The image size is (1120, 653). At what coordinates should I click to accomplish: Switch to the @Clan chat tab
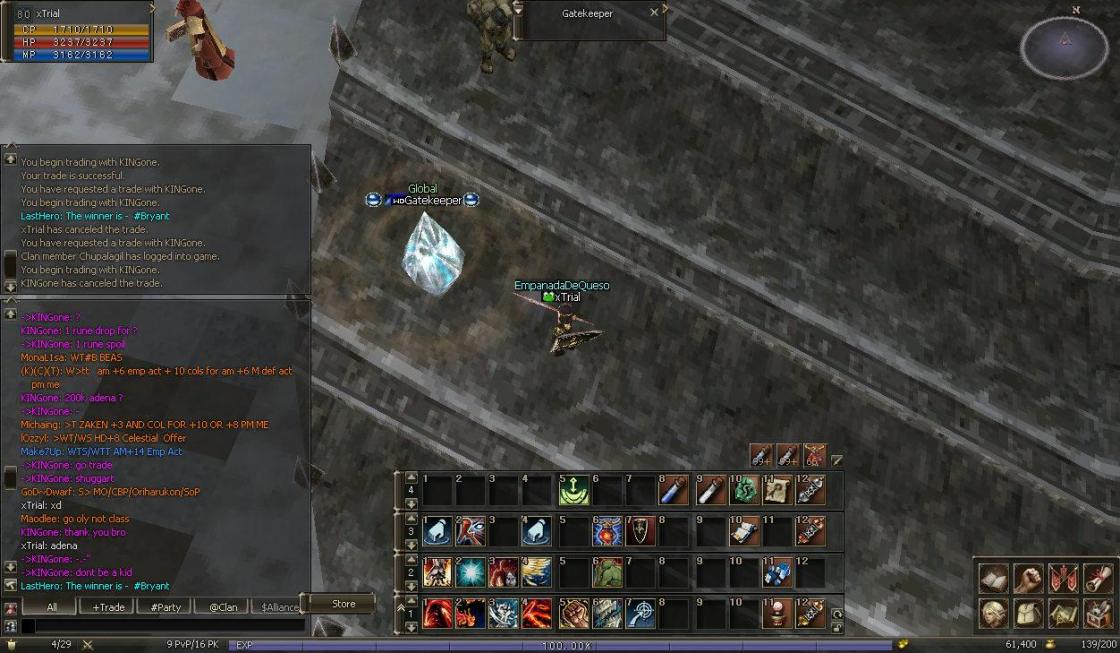pos(222,607)
